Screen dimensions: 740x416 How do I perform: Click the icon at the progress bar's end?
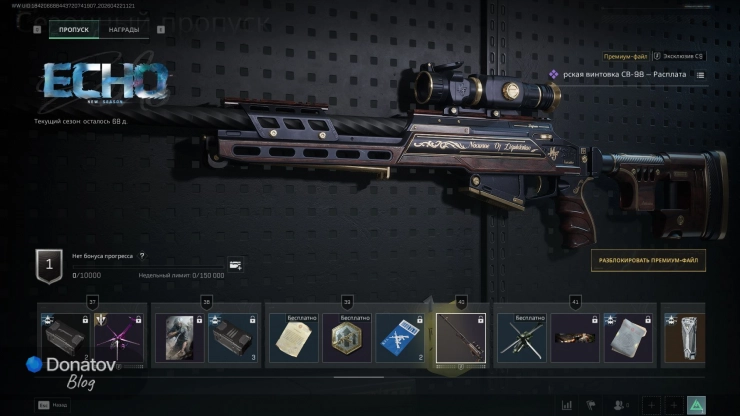point(235,266)
